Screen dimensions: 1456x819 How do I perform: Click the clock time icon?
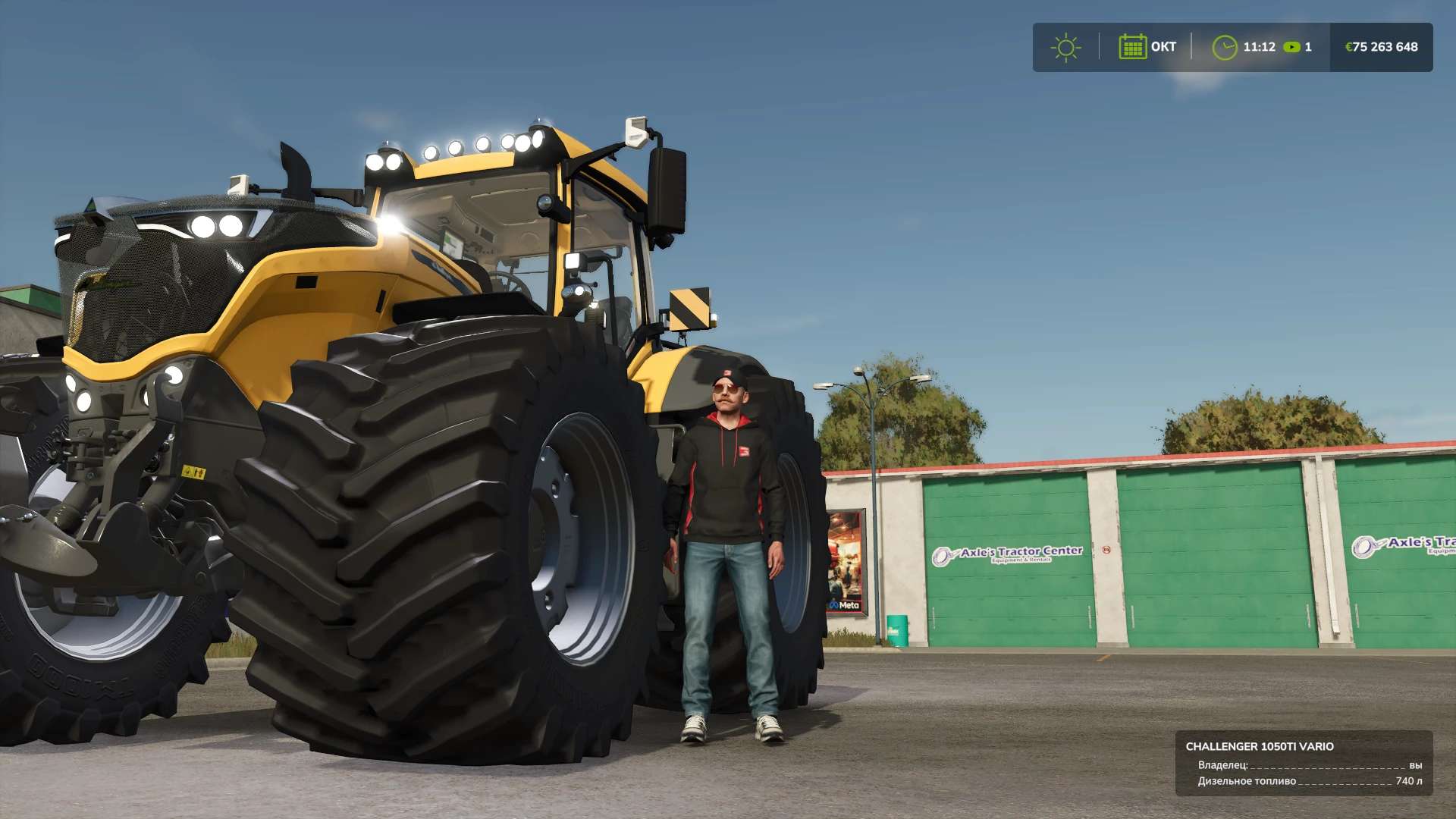click(x=1224, y=48)
